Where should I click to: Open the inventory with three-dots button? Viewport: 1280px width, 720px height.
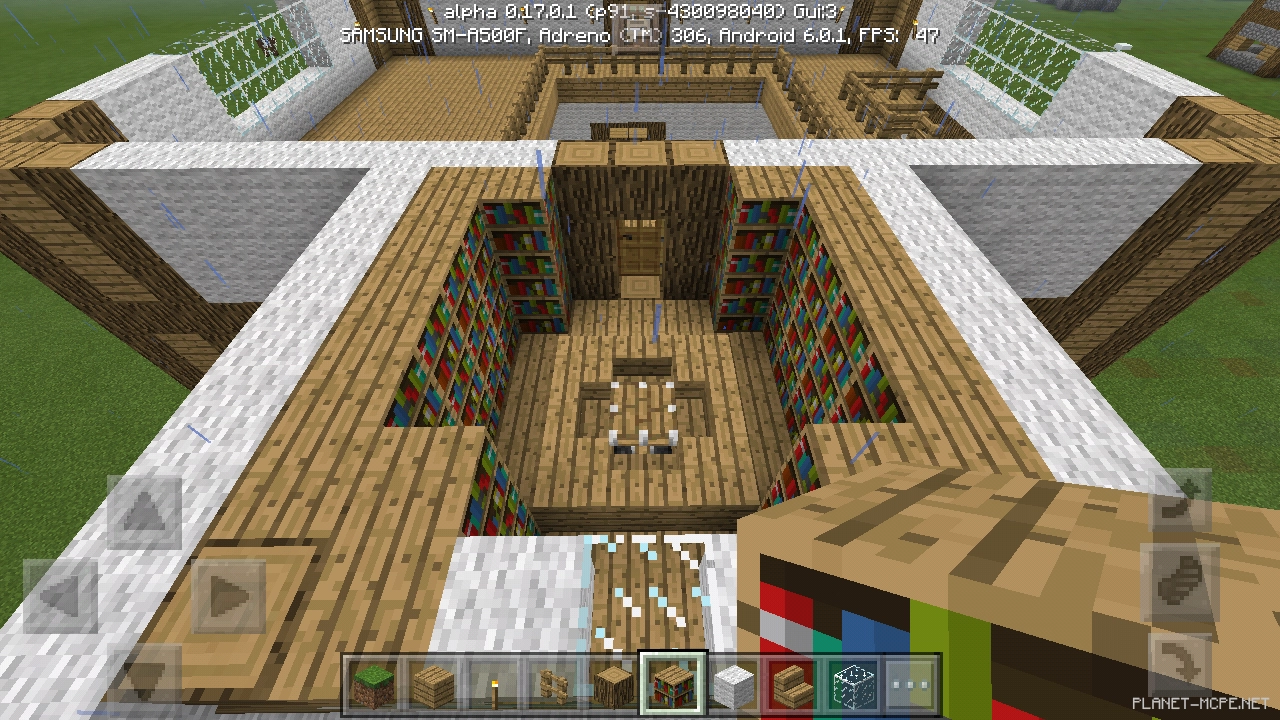tap(910, 684)
